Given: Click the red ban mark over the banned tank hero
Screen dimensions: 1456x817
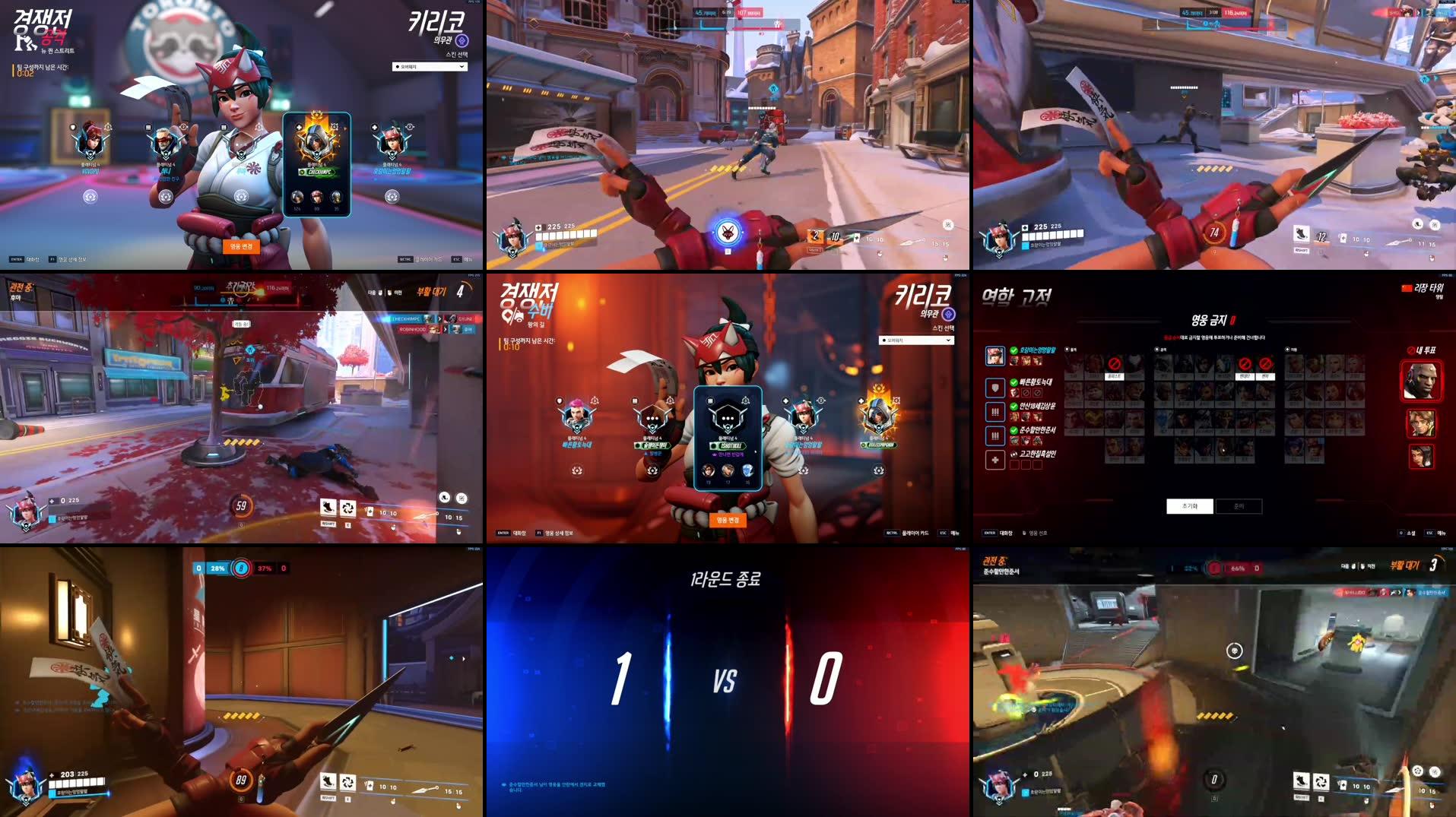Looking at the screenshot, I should 1113,364.
